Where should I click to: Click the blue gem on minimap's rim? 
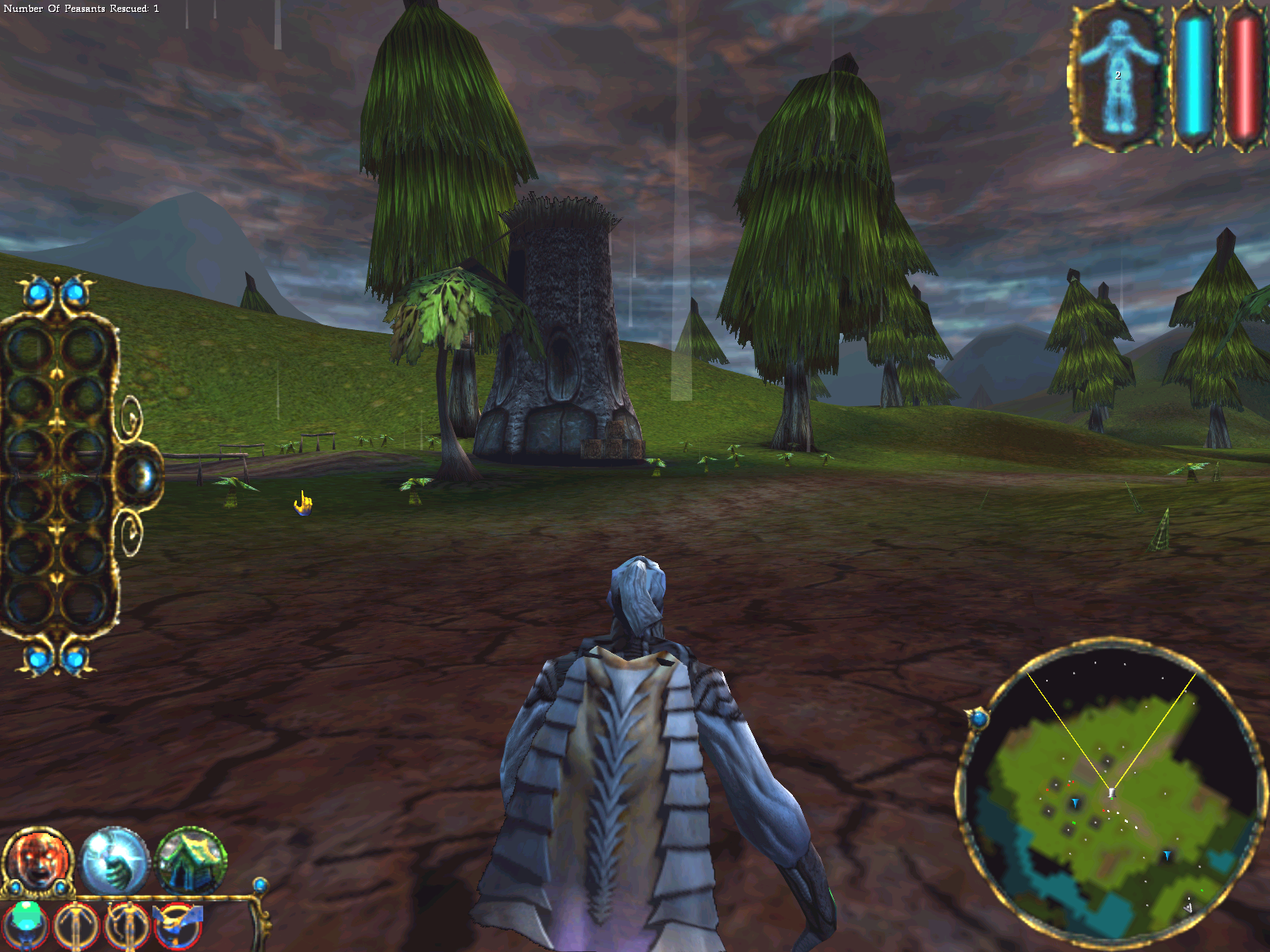[979, 719]
